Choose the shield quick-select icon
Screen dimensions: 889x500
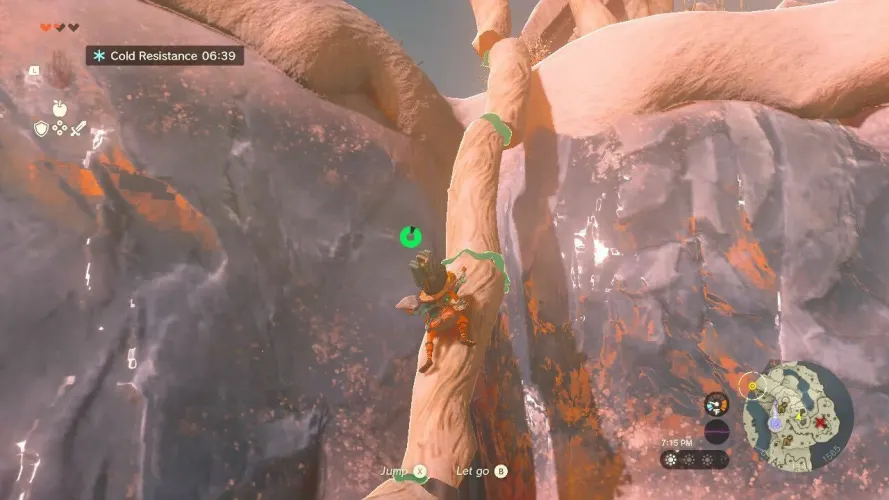click(41, 128)
